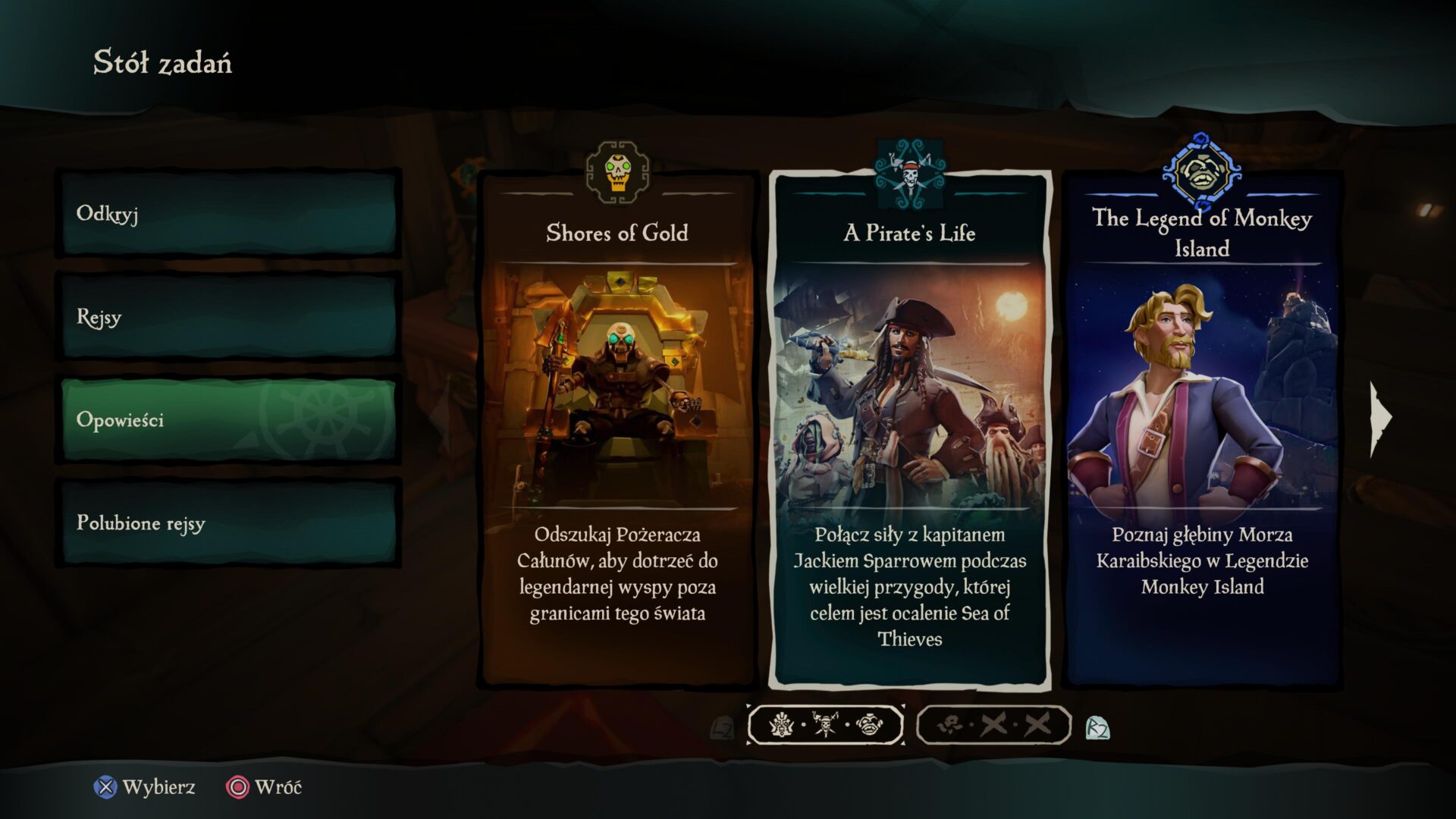
Task: Click the Legend of Monkey Island medallion icon
Action: point(1202,170)
